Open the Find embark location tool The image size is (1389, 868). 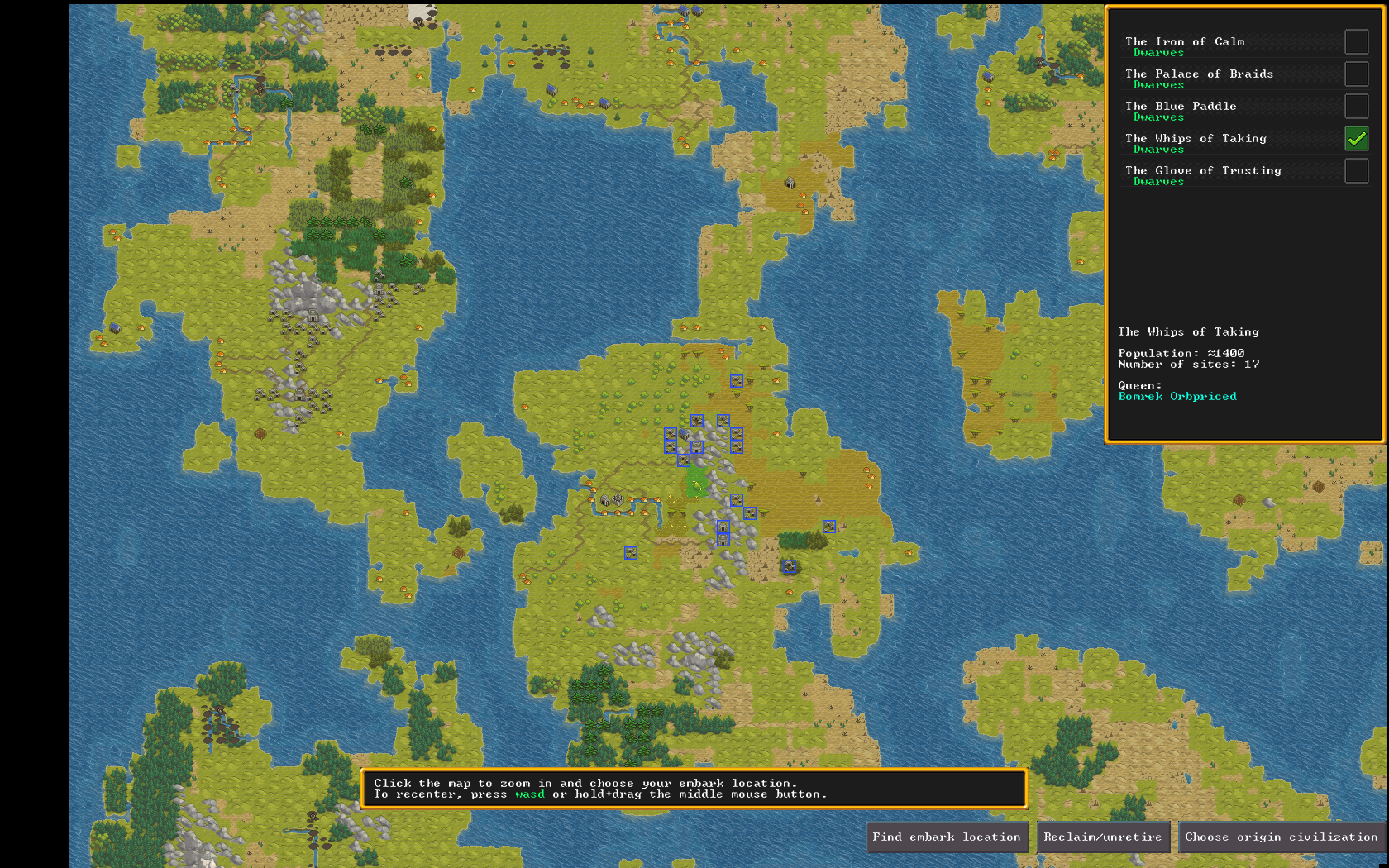[x=947, y=837]
